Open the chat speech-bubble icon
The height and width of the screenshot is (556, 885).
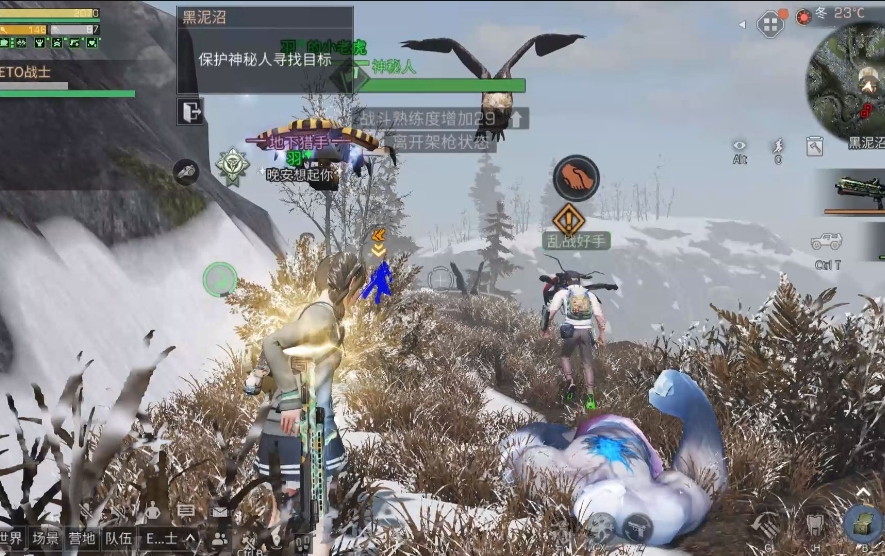[x=186, y=511]
